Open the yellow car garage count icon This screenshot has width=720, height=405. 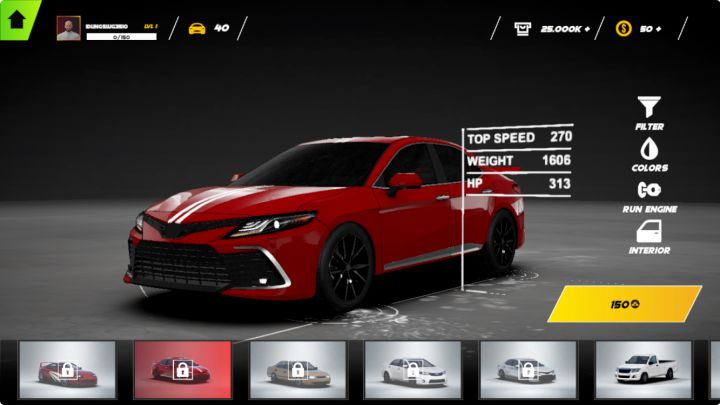(x=197, y=28)
